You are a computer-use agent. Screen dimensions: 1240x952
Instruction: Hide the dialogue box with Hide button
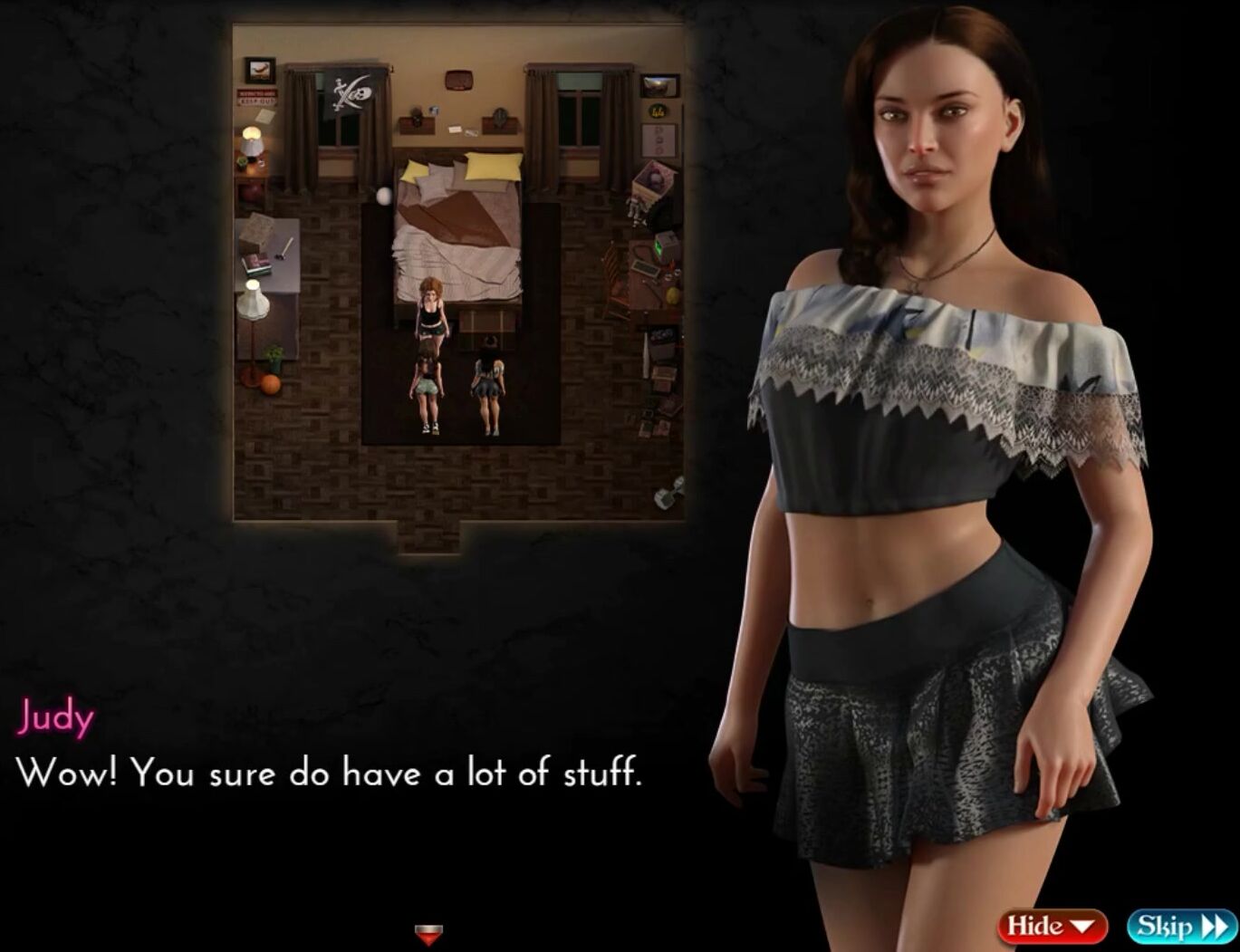coord(1052,926)
